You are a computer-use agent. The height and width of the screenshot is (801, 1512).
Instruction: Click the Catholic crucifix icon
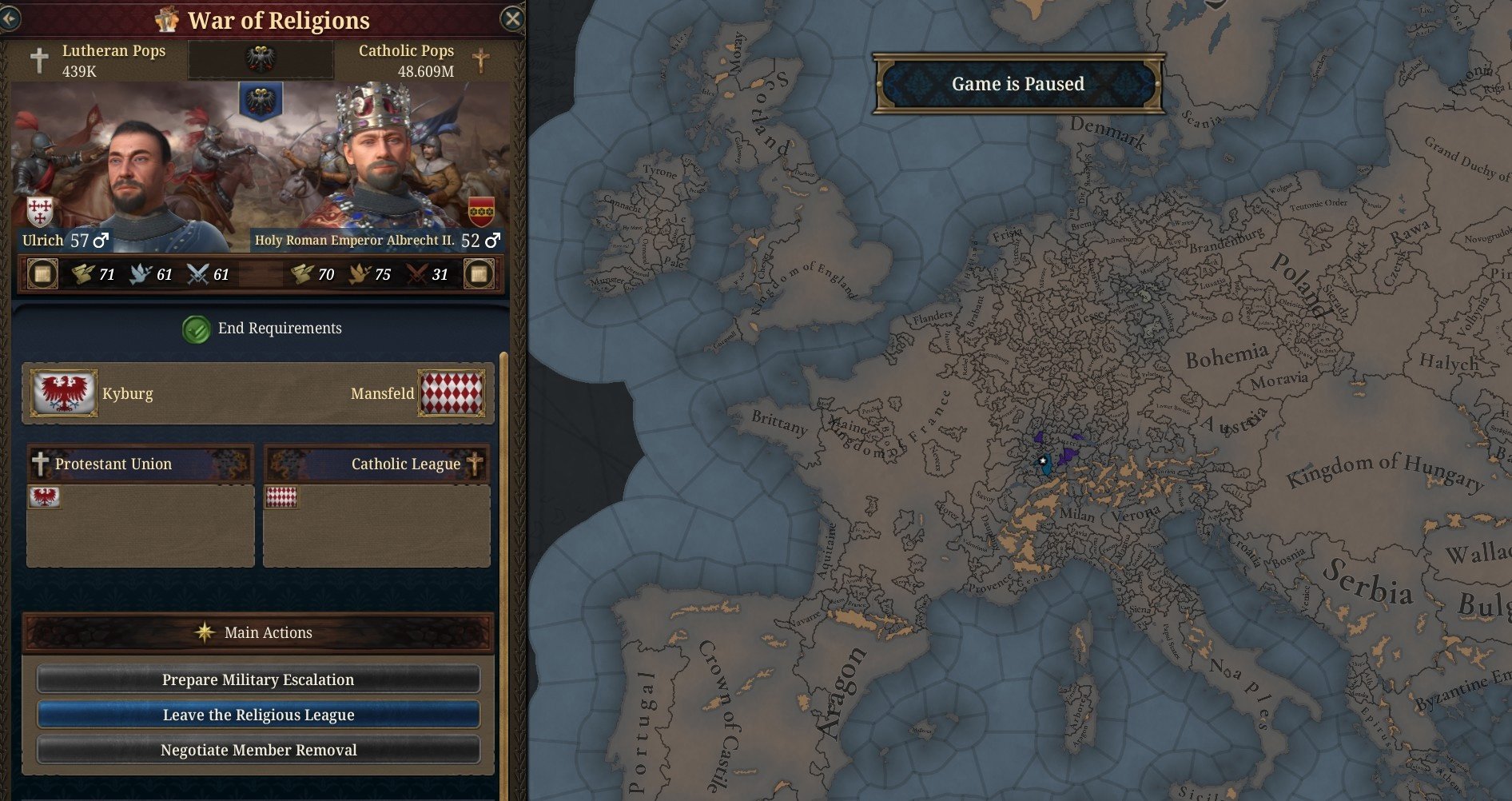[480, 60]
